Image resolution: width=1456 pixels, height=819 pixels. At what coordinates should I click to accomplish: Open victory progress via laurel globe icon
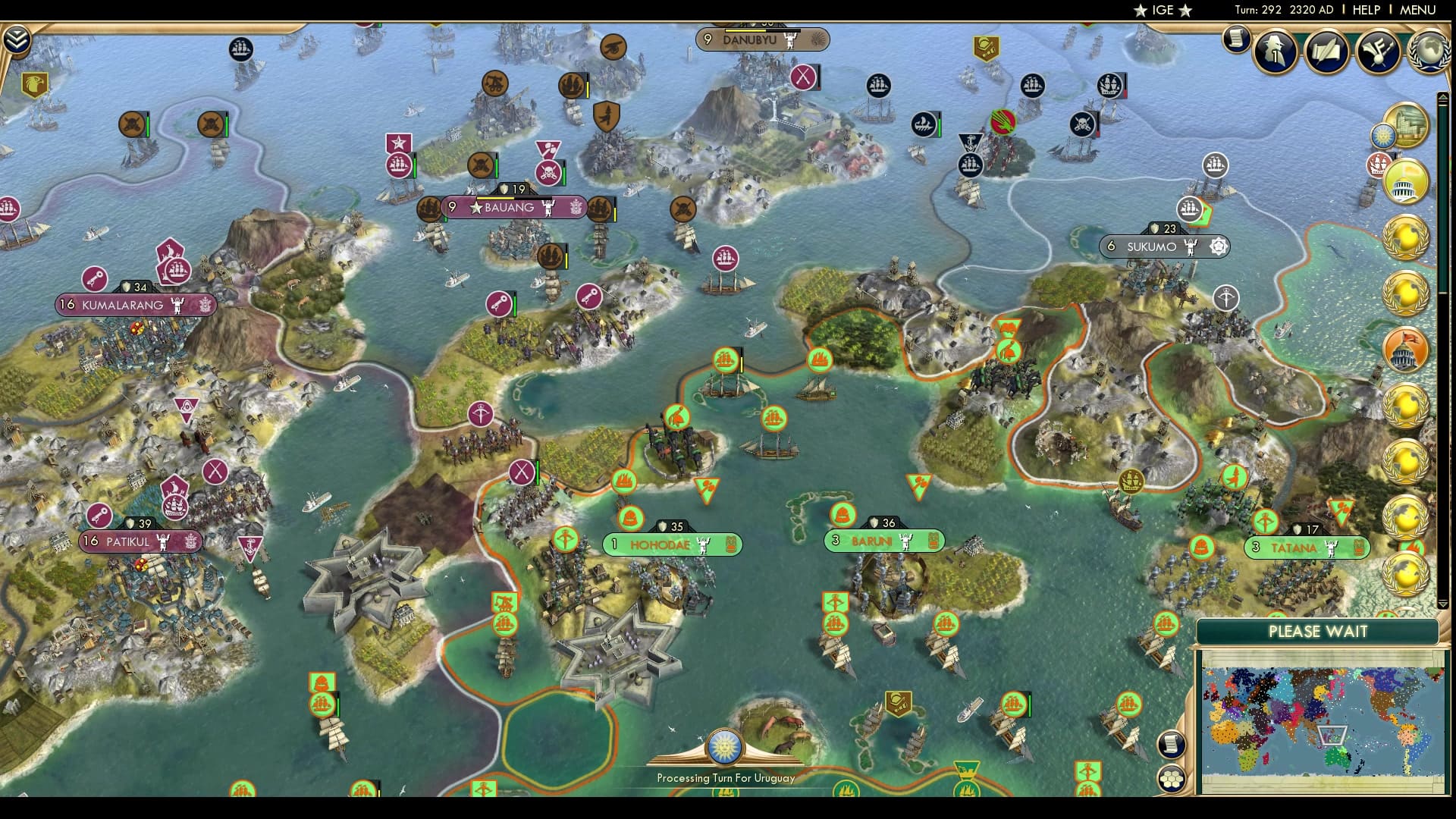pyautogui.click(x=1430, y=52)
